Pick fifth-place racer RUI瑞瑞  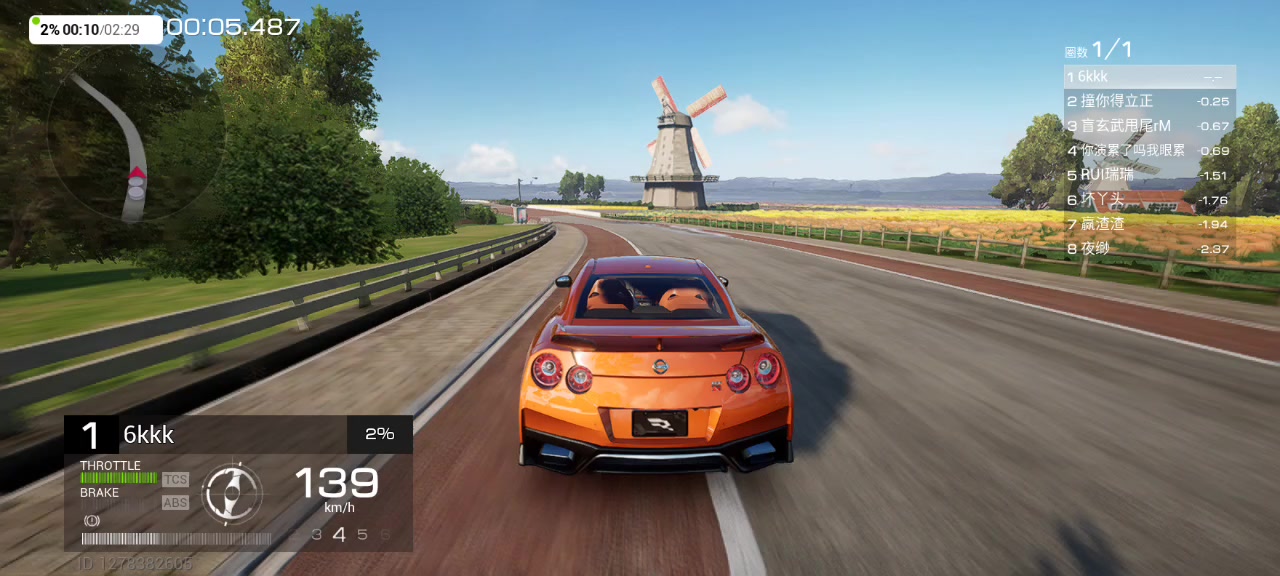[x=1149, y=175]
